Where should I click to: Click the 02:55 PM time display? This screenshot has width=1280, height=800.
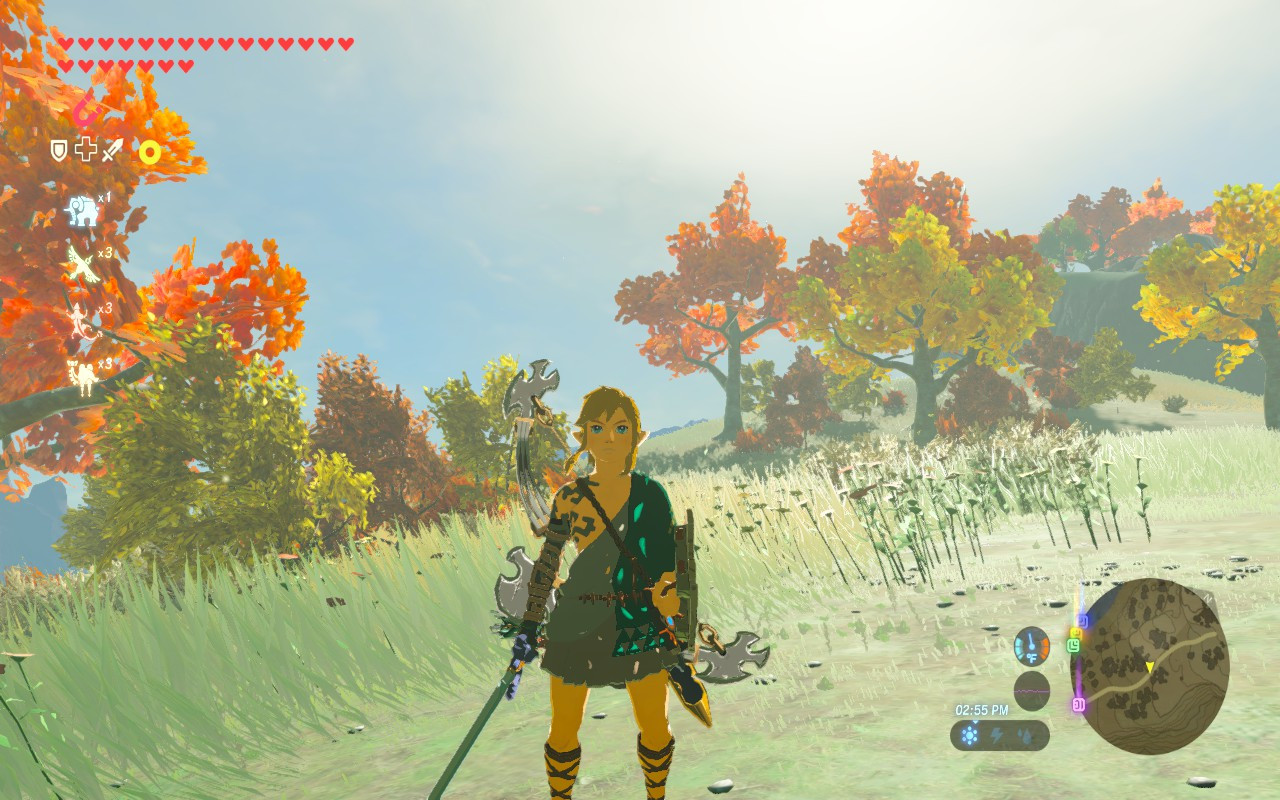click(982, 708)
